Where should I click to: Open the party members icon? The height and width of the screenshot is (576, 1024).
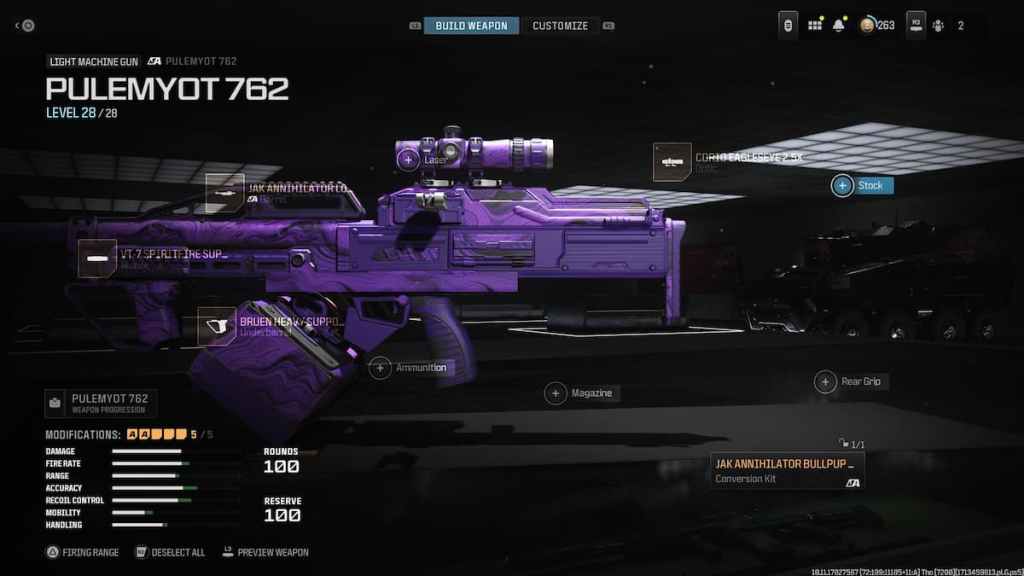tap(938, 25)
